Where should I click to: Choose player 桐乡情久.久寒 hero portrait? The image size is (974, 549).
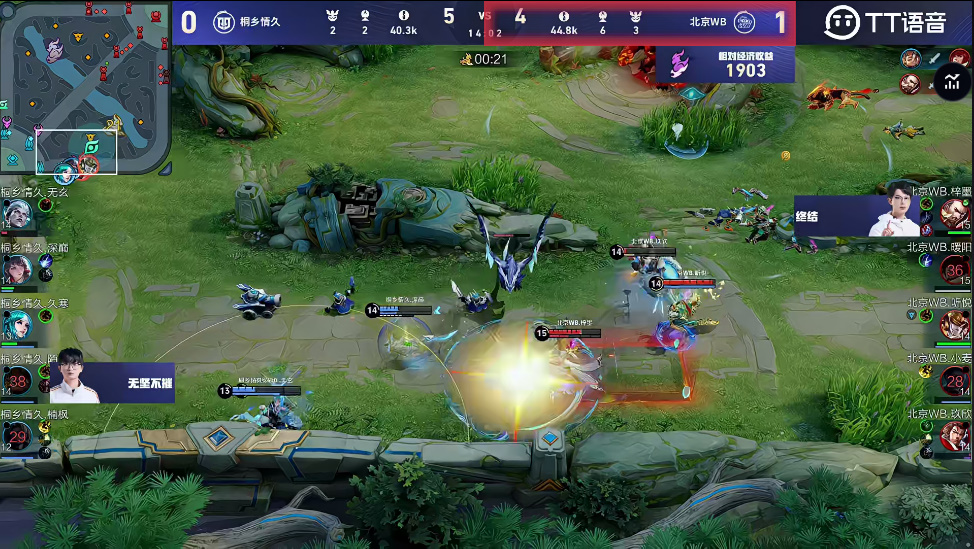click(17, 325)
